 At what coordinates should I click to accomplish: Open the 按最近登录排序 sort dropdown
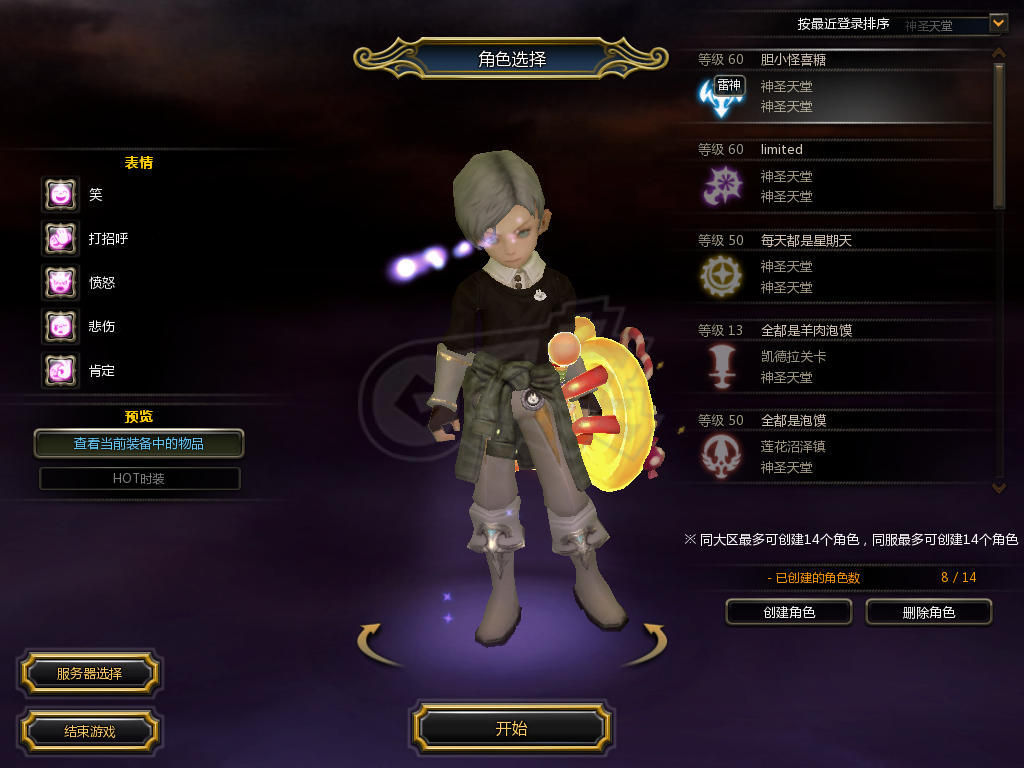point(998,22)
